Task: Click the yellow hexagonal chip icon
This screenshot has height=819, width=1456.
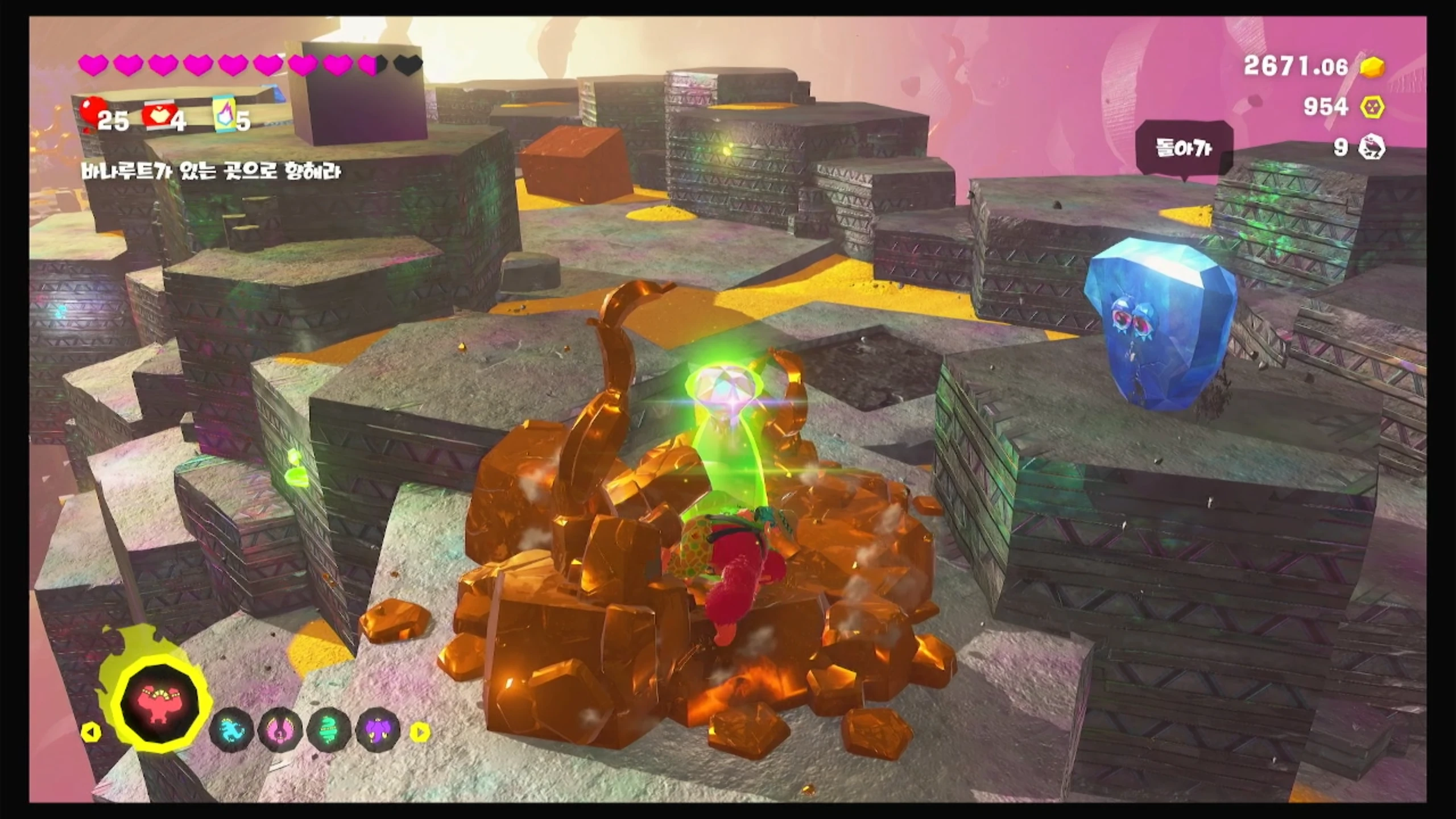Action: pos(1373,107)
